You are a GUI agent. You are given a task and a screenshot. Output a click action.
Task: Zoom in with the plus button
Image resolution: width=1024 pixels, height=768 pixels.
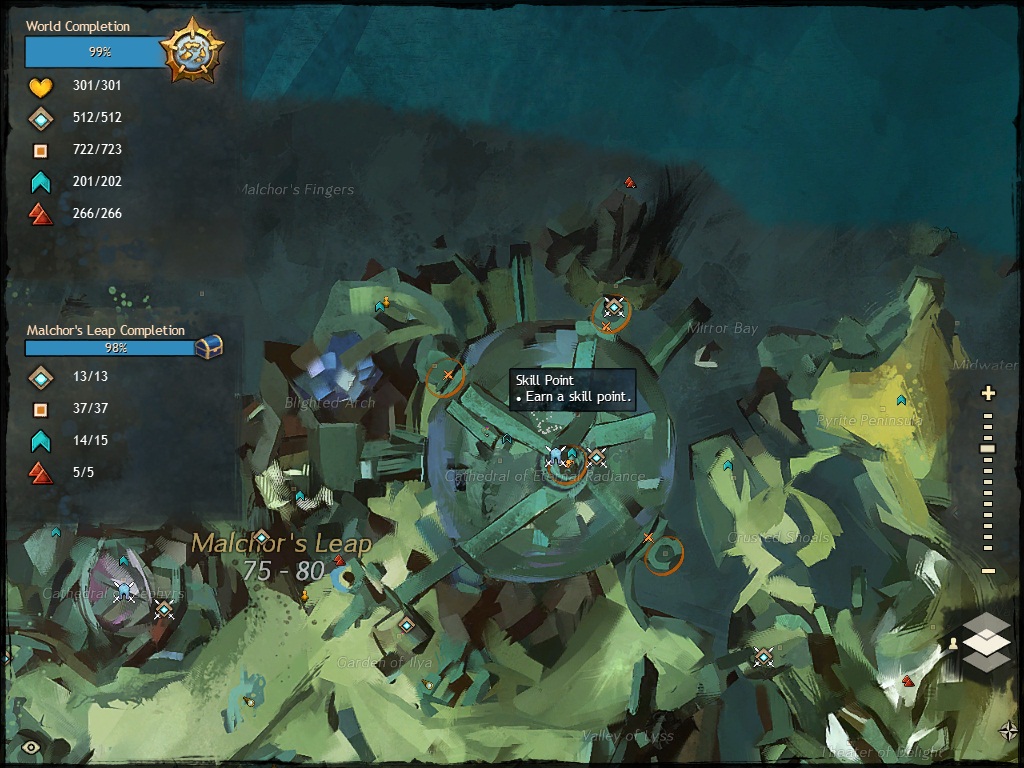(988, 393)
